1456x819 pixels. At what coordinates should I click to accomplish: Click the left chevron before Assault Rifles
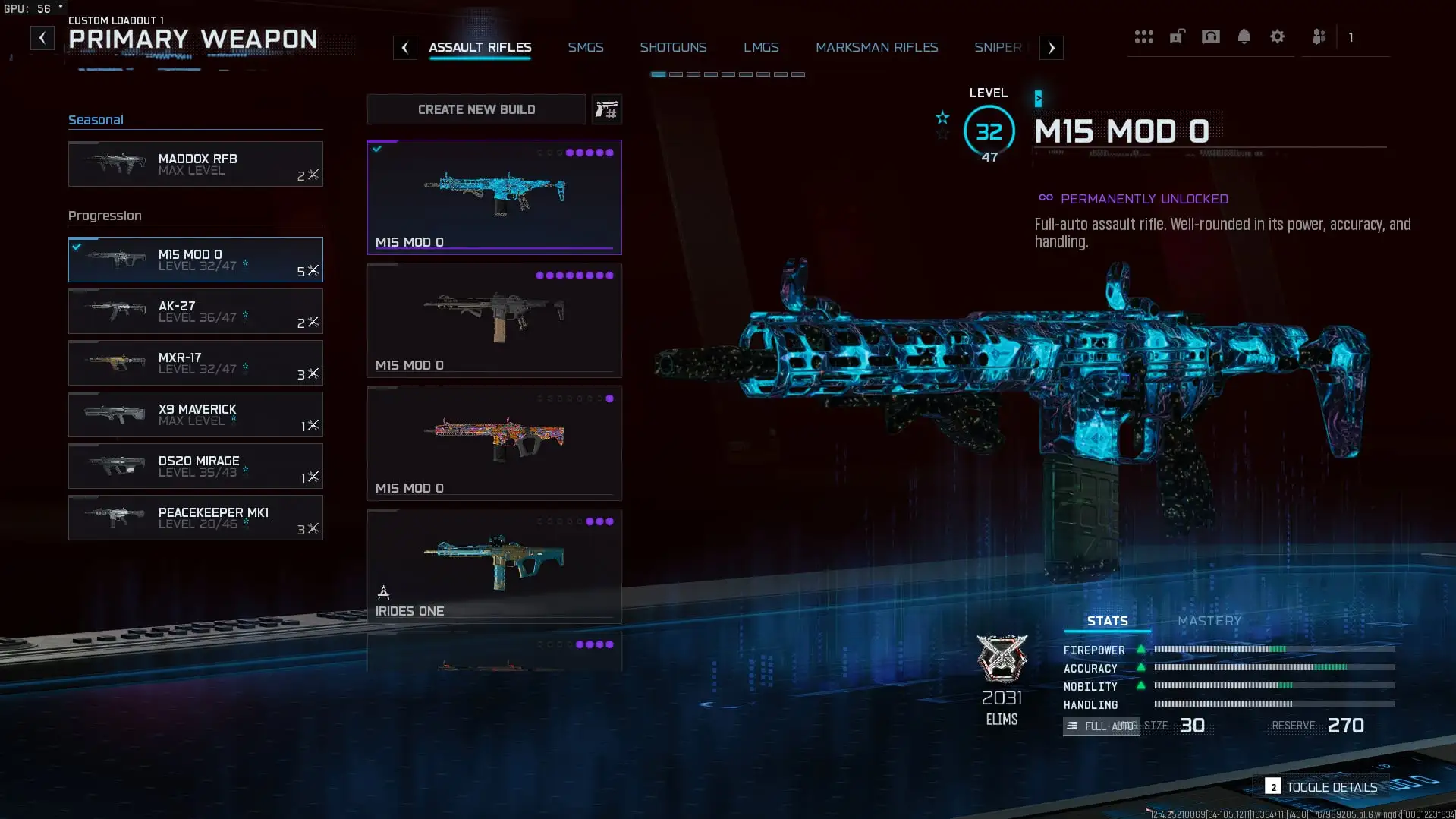coord(405,47)
